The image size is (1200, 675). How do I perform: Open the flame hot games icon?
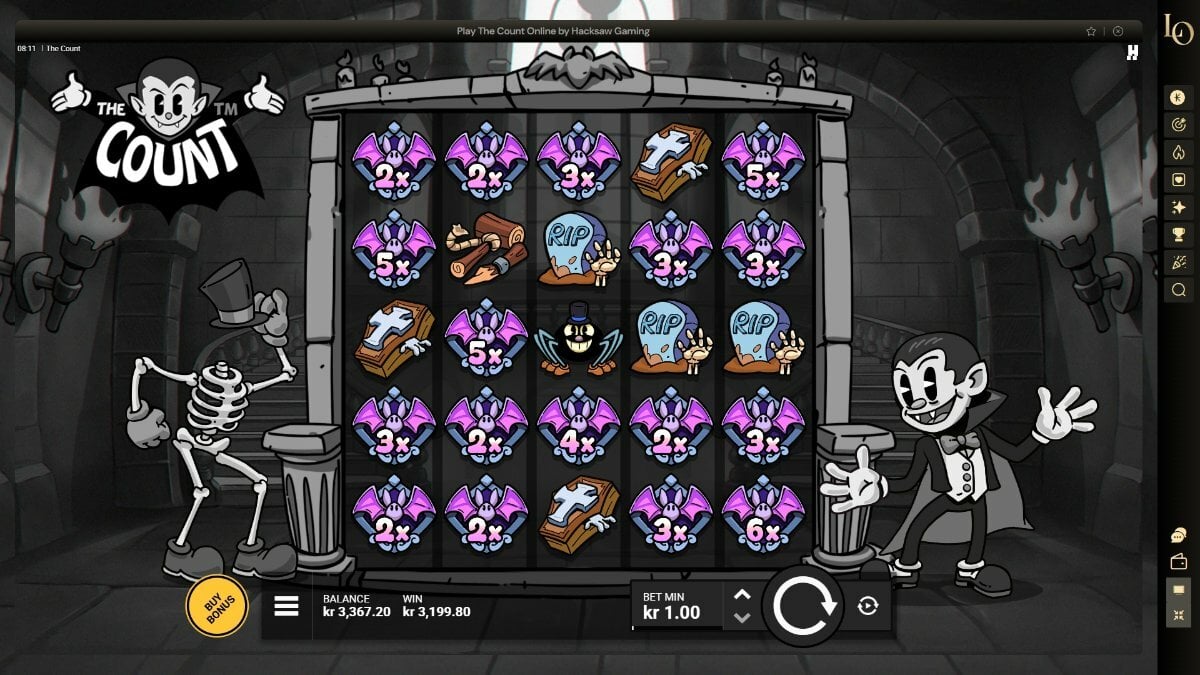click(1178, 153)
